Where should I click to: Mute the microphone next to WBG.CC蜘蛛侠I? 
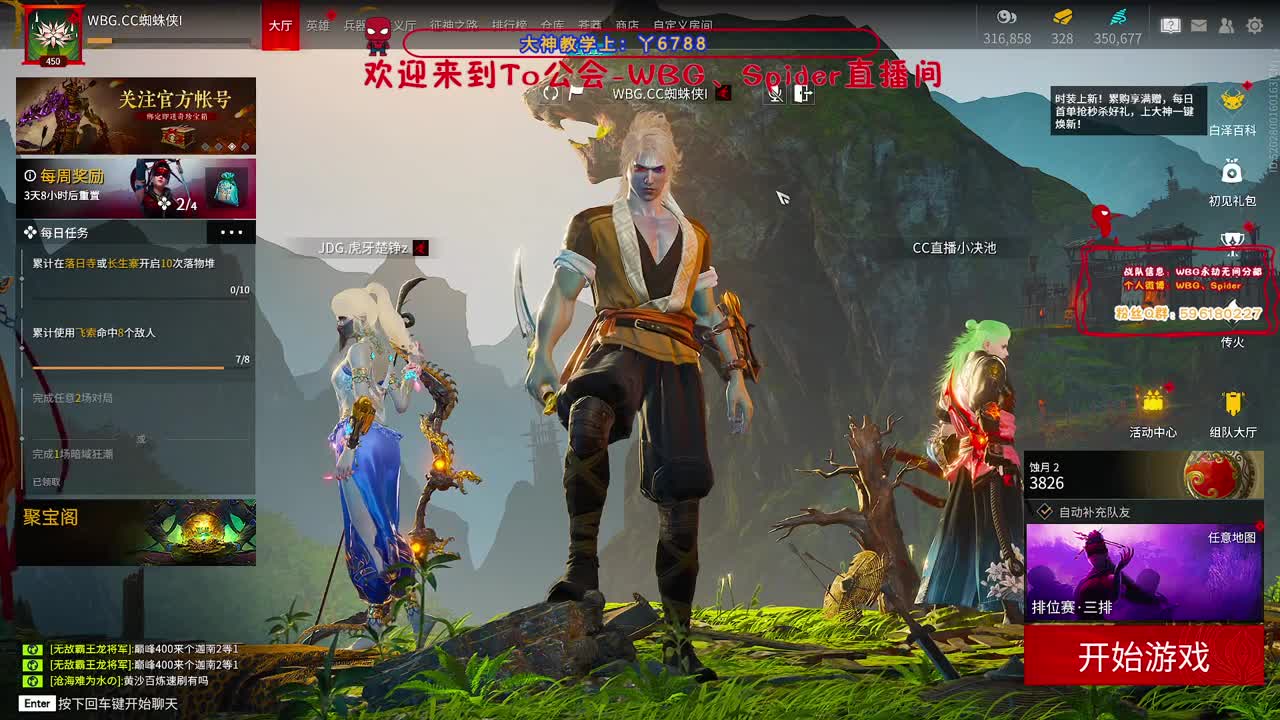coord(776,94)
